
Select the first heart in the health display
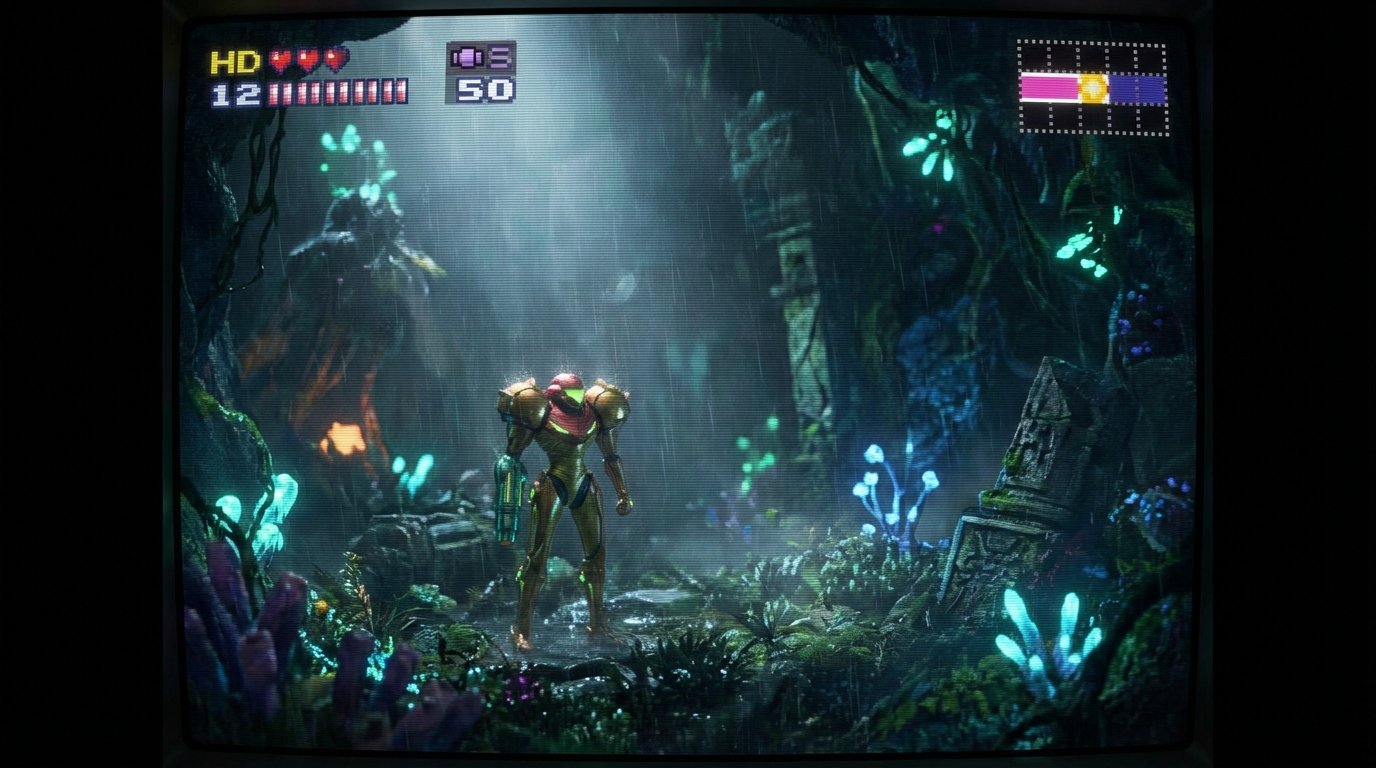(x=279, y=62)
